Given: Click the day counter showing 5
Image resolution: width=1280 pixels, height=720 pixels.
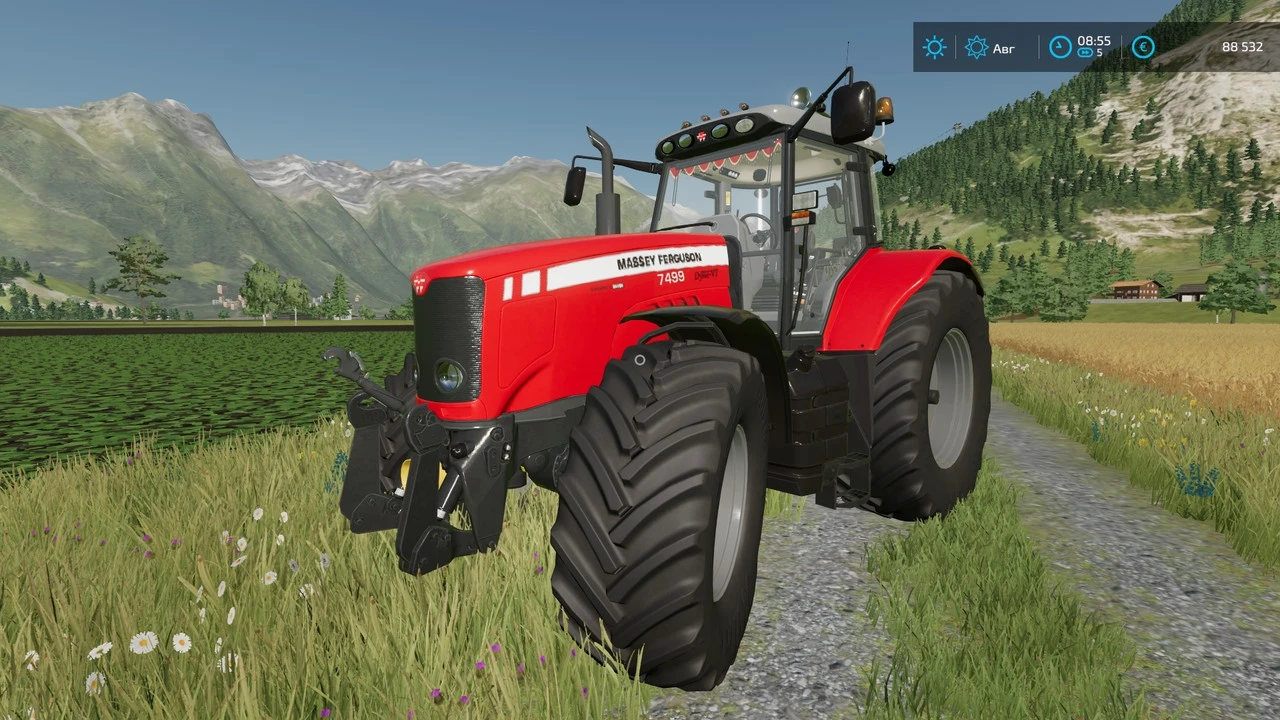Looking at the screenshot, I should [1100, 53].
